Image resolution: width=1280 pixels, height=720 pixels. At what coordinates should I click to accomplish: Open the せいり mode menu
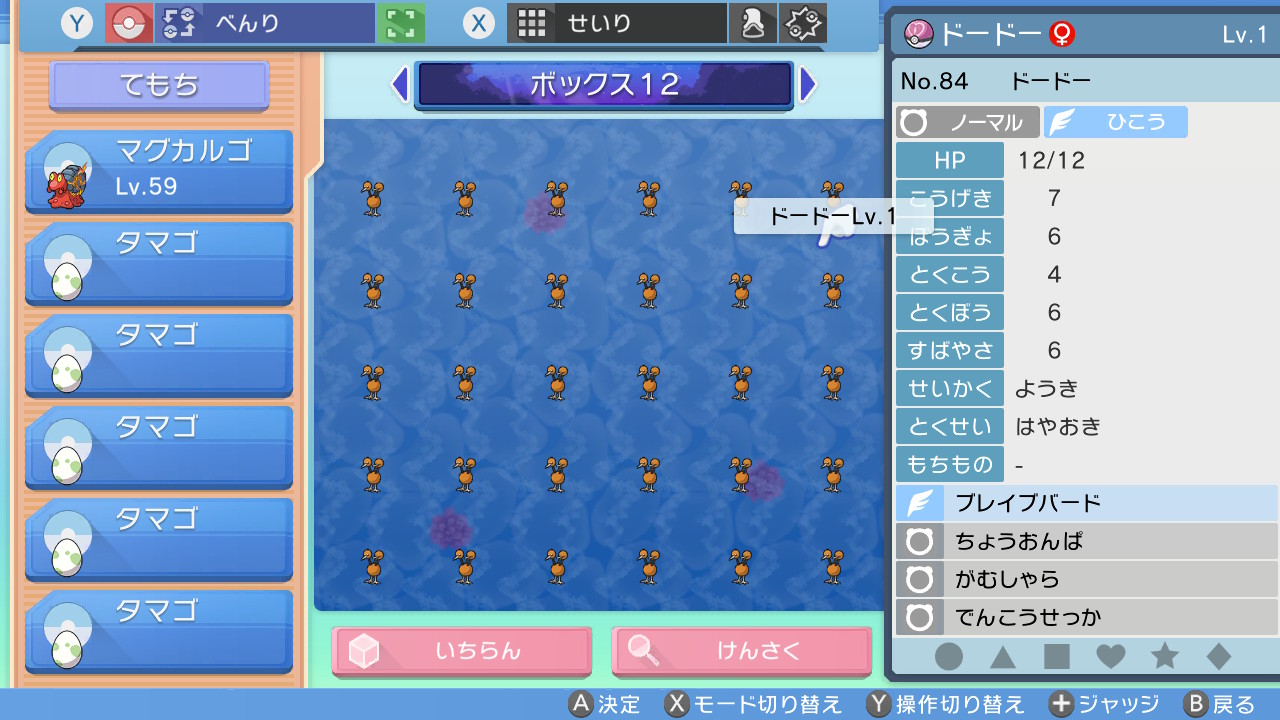tap(617, 21)
